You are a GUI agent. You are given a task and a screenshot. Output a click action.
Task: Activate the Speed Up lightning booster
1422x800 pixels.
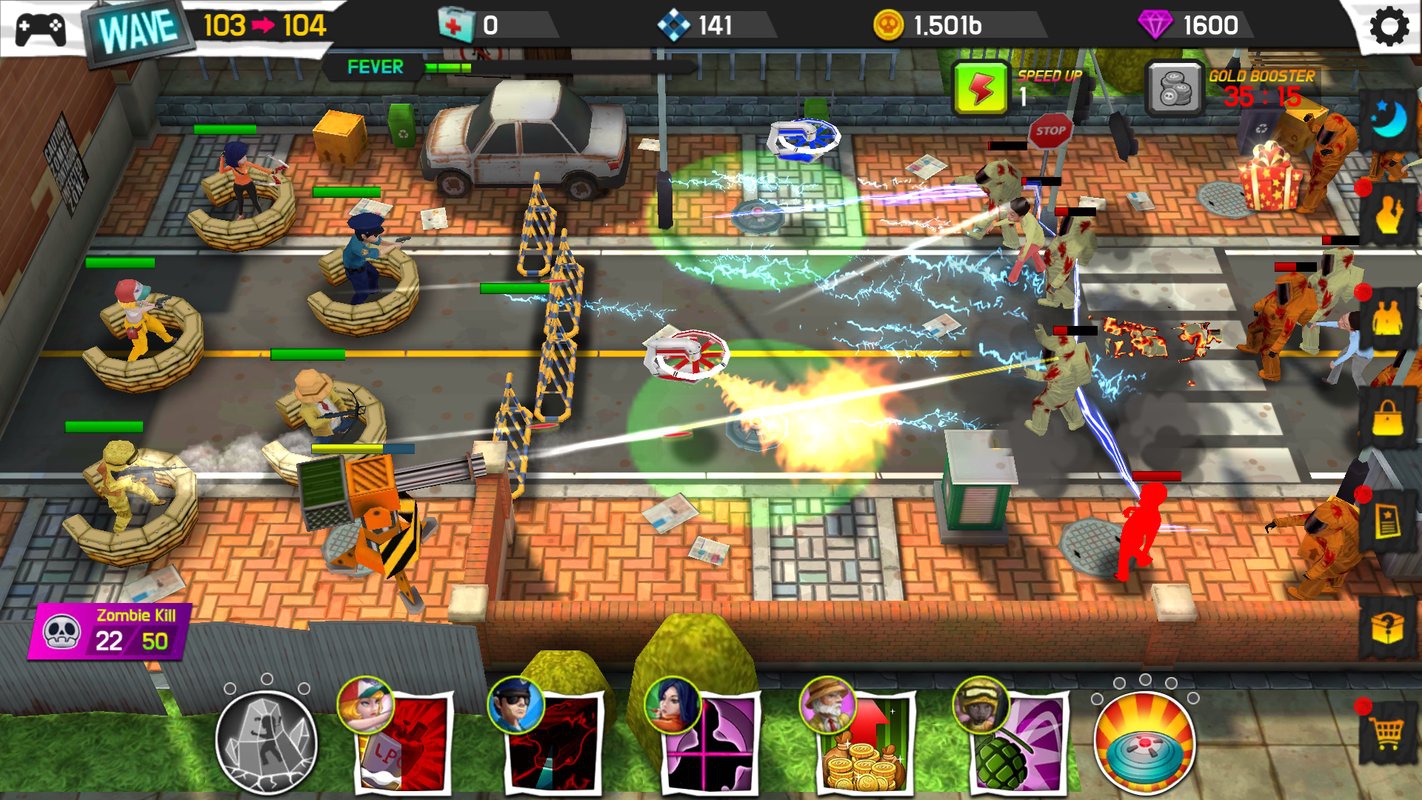pos(979,88)
